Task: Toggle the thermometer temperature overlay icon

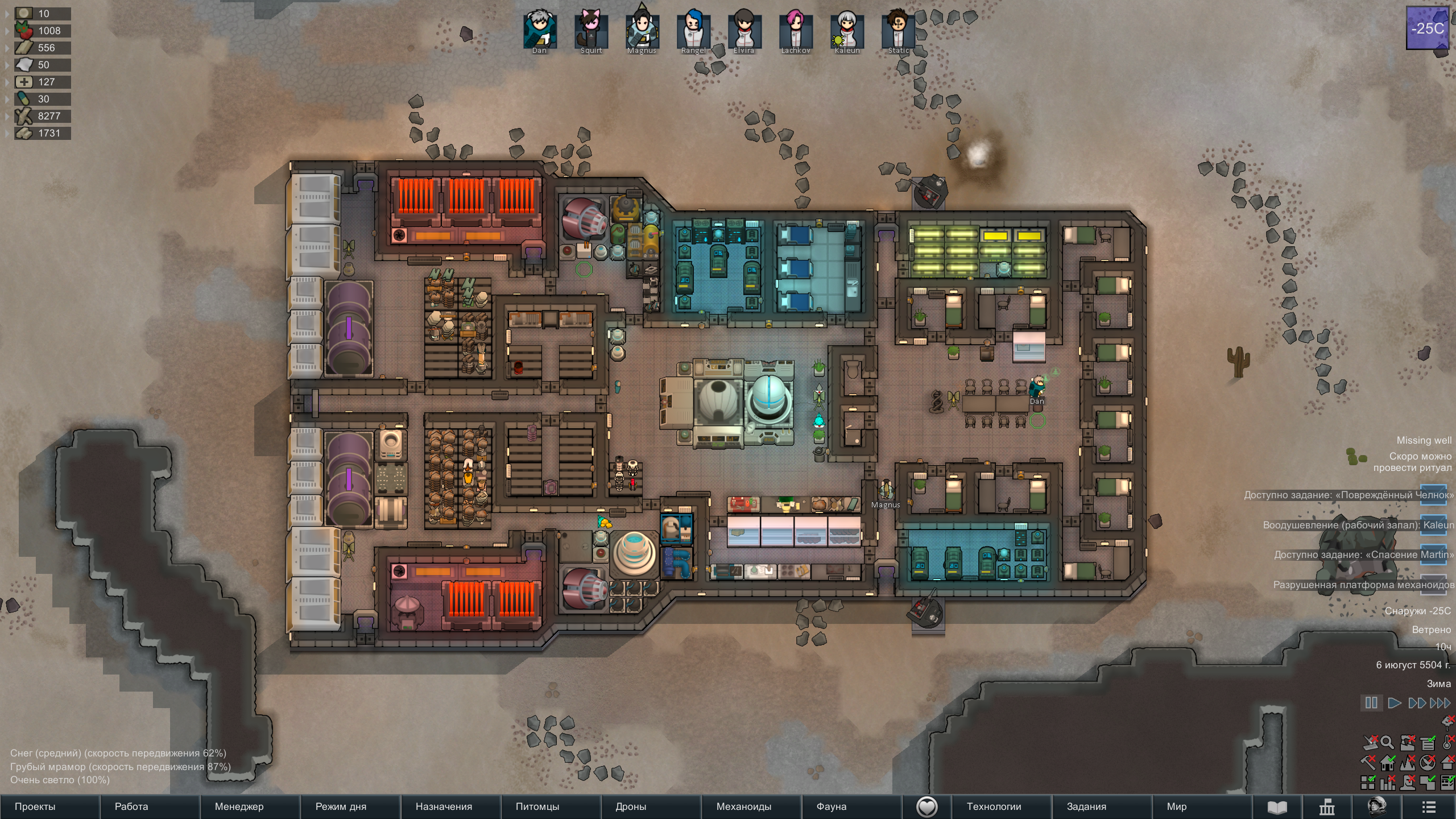Action: [1448, 742]
